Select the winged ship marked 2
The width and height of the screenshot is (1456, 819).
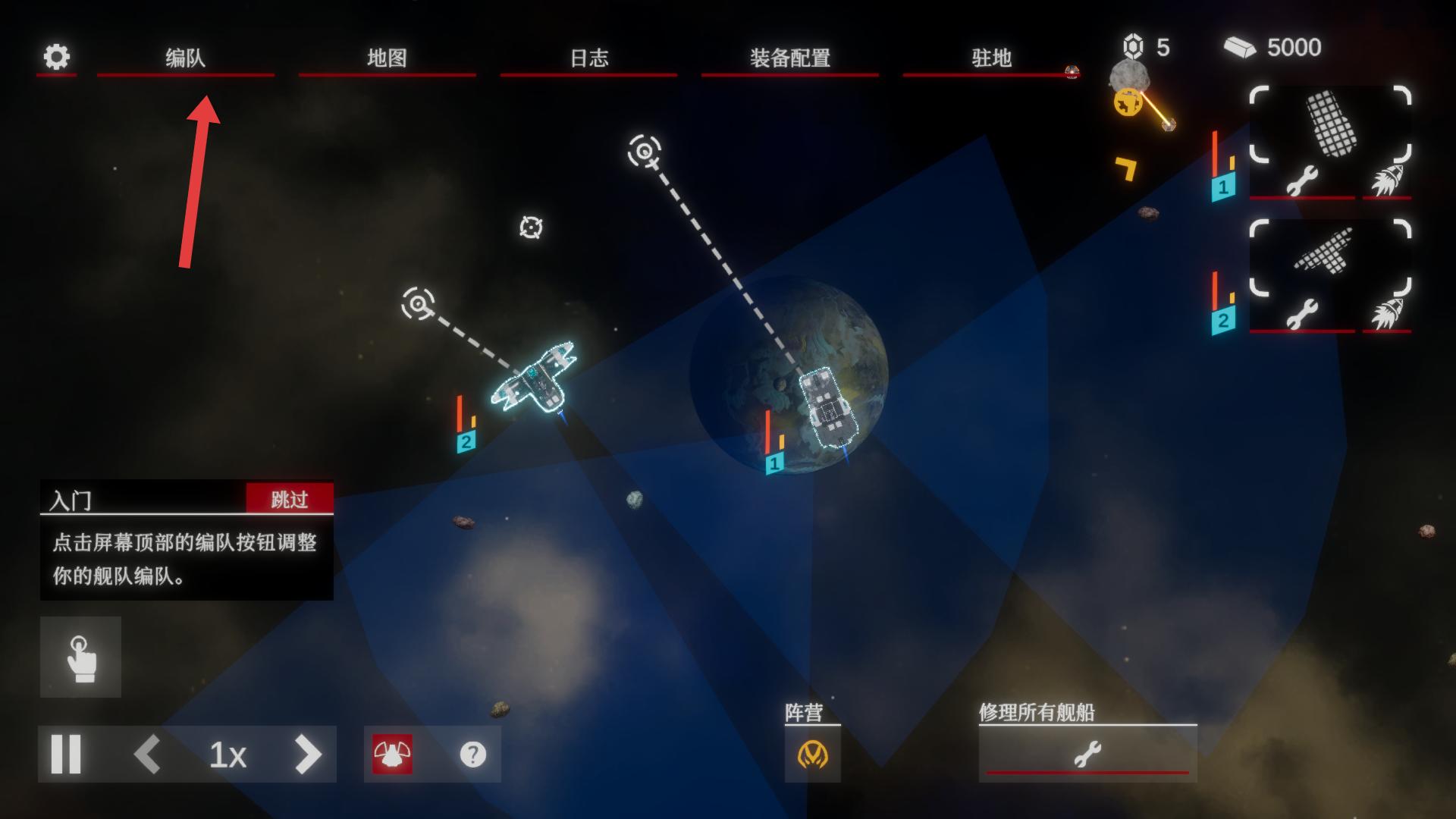[534, 378]
